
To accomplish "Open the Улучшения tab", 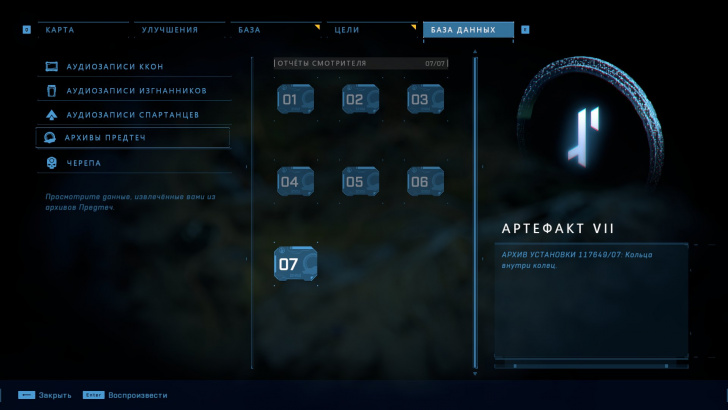I will pos(177,30).
